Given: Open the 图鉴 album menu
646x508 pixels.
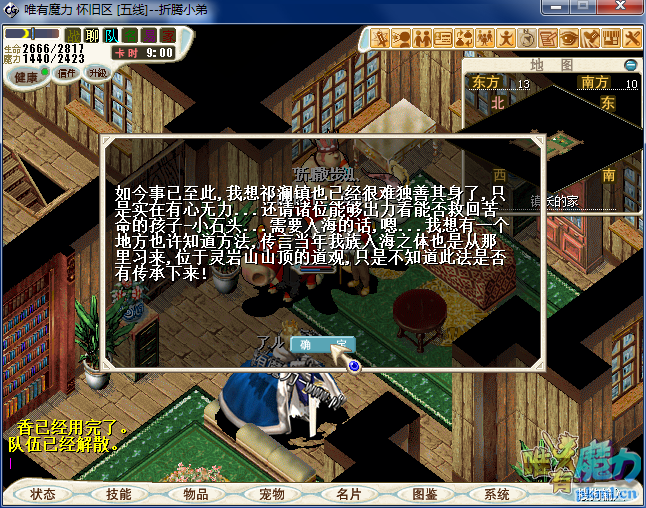Looking at the screenshot, I should [424, 494].
